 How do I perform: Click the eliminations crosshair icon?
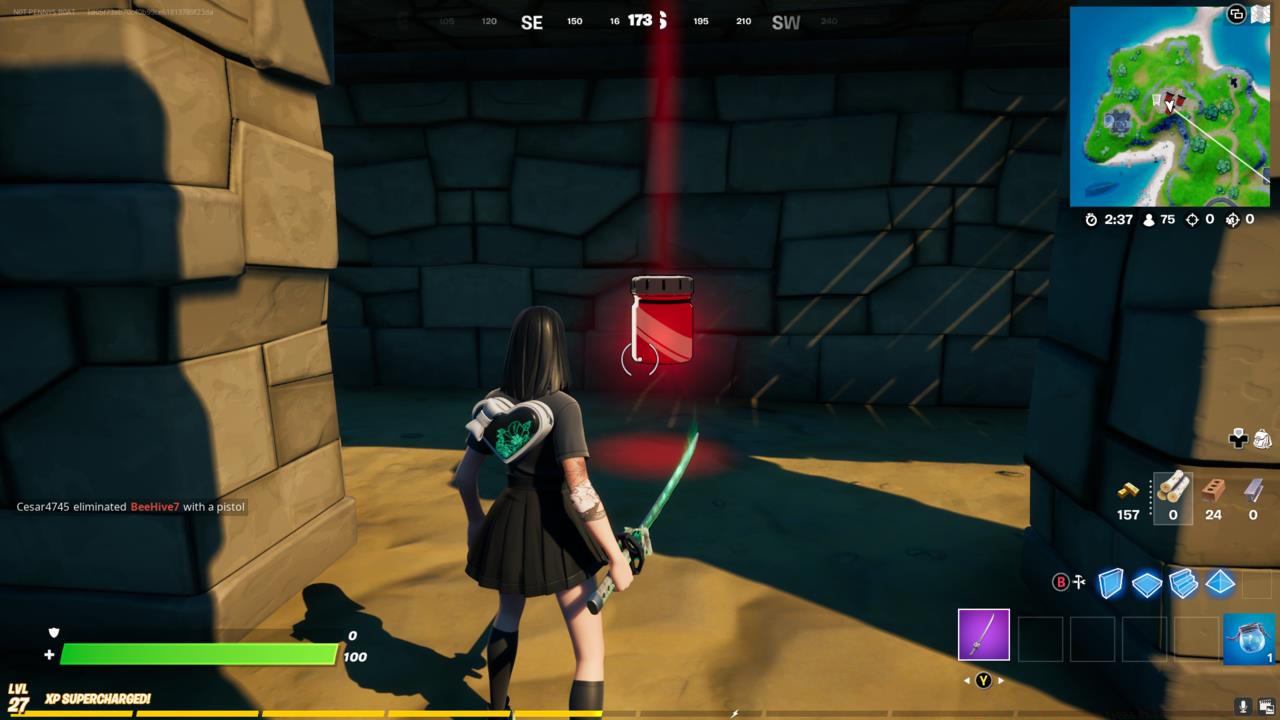(x=1190, y=219)
